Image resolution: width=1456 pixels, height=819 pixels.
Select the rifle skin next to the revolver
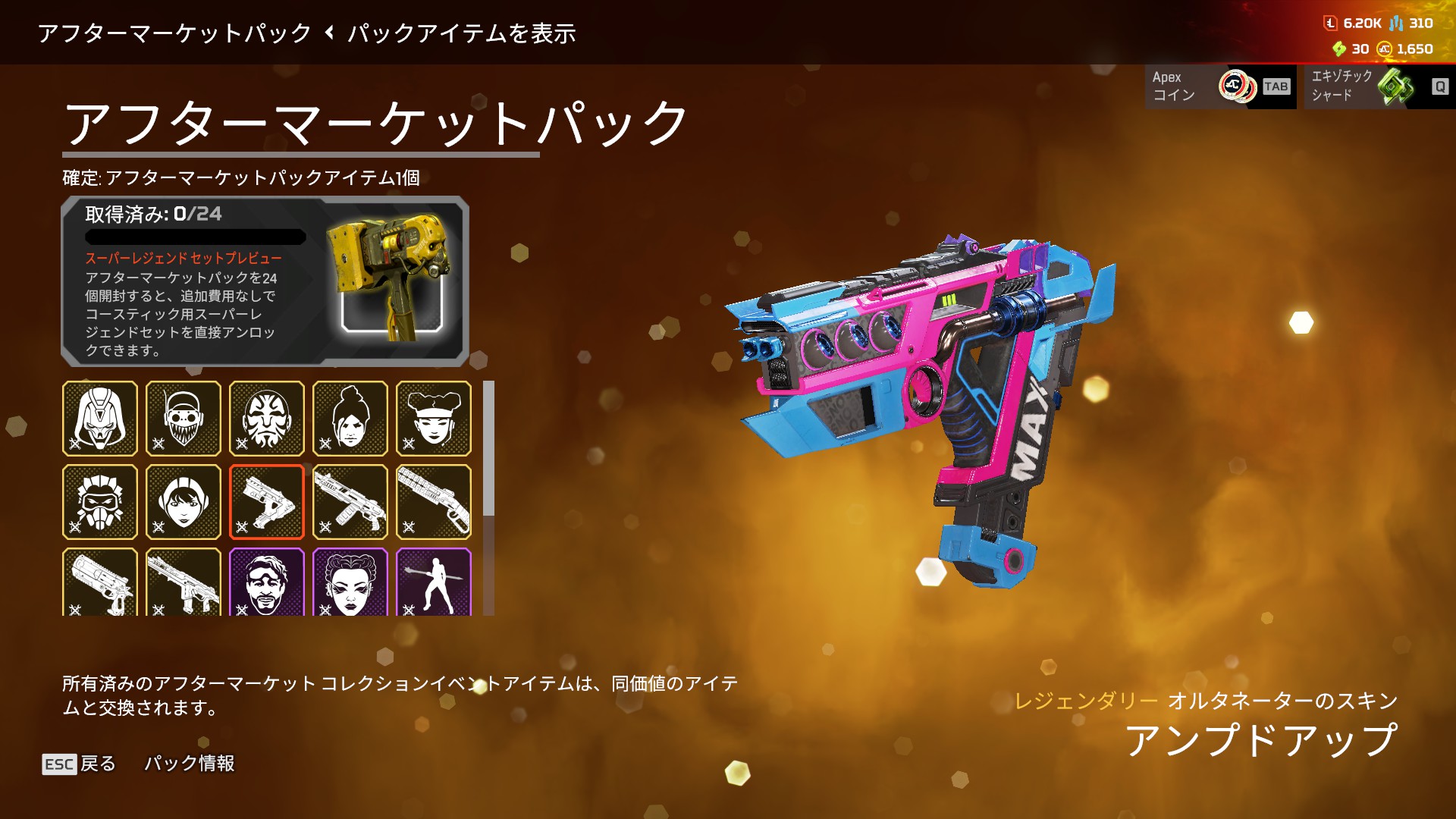(x=184, y=582)
